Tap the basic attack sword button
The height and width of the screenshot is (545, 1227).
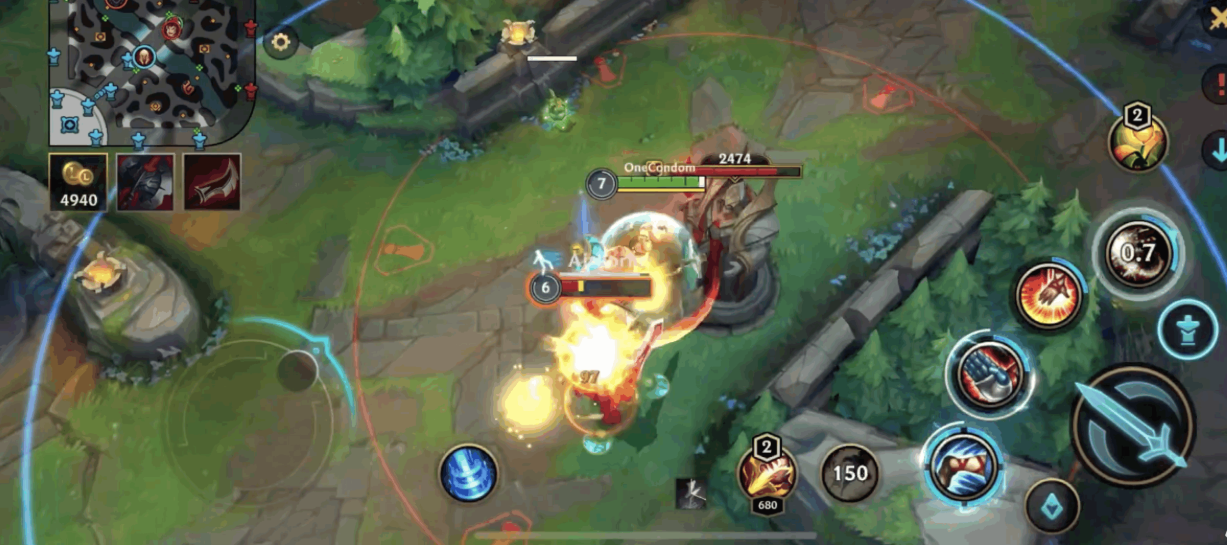tap(1134, 425)
